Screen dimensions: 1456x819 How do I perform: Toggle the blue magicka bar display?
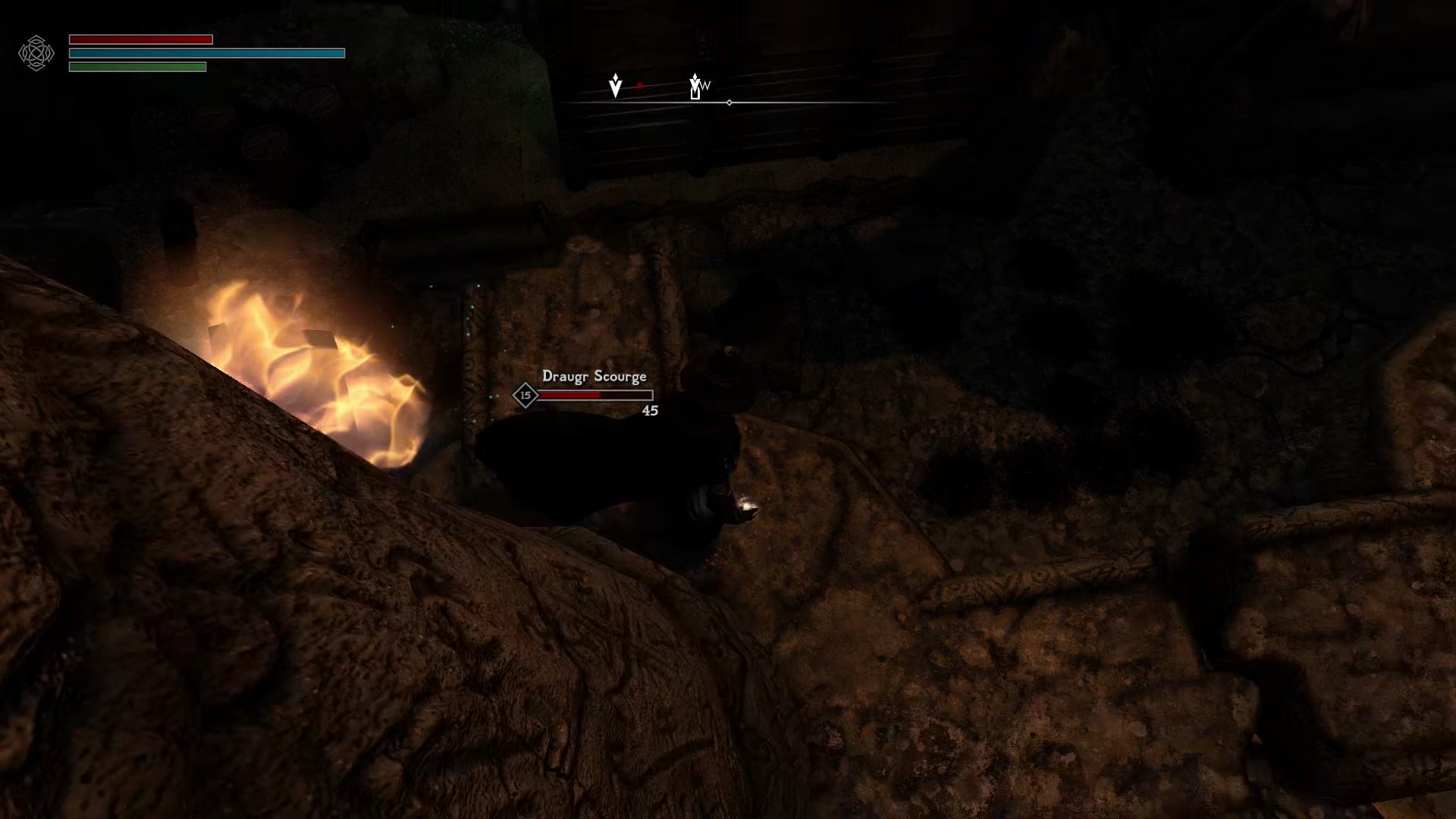point(206,53)
